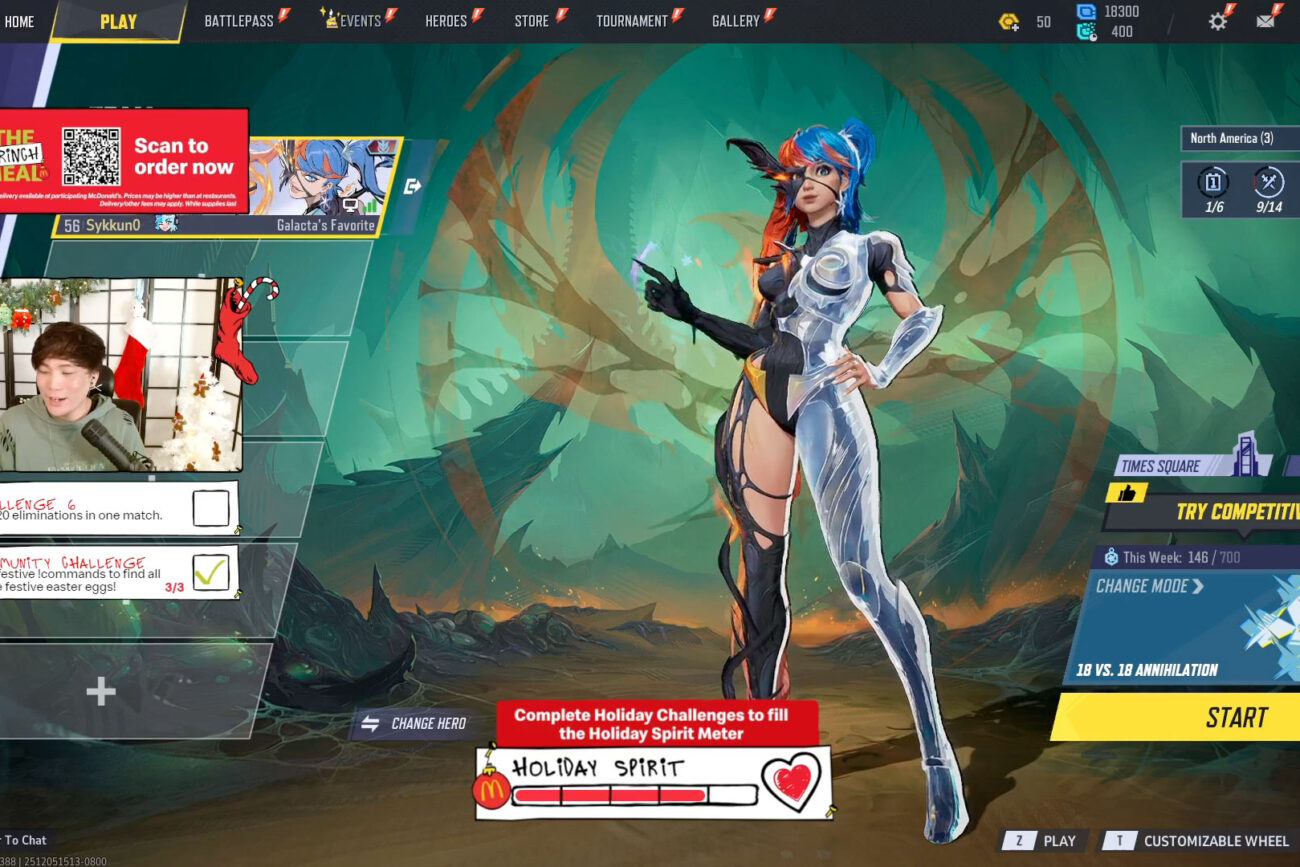Click the Change Hero button
Screen dimensions: 1300x867
click(x=415, y=723)
